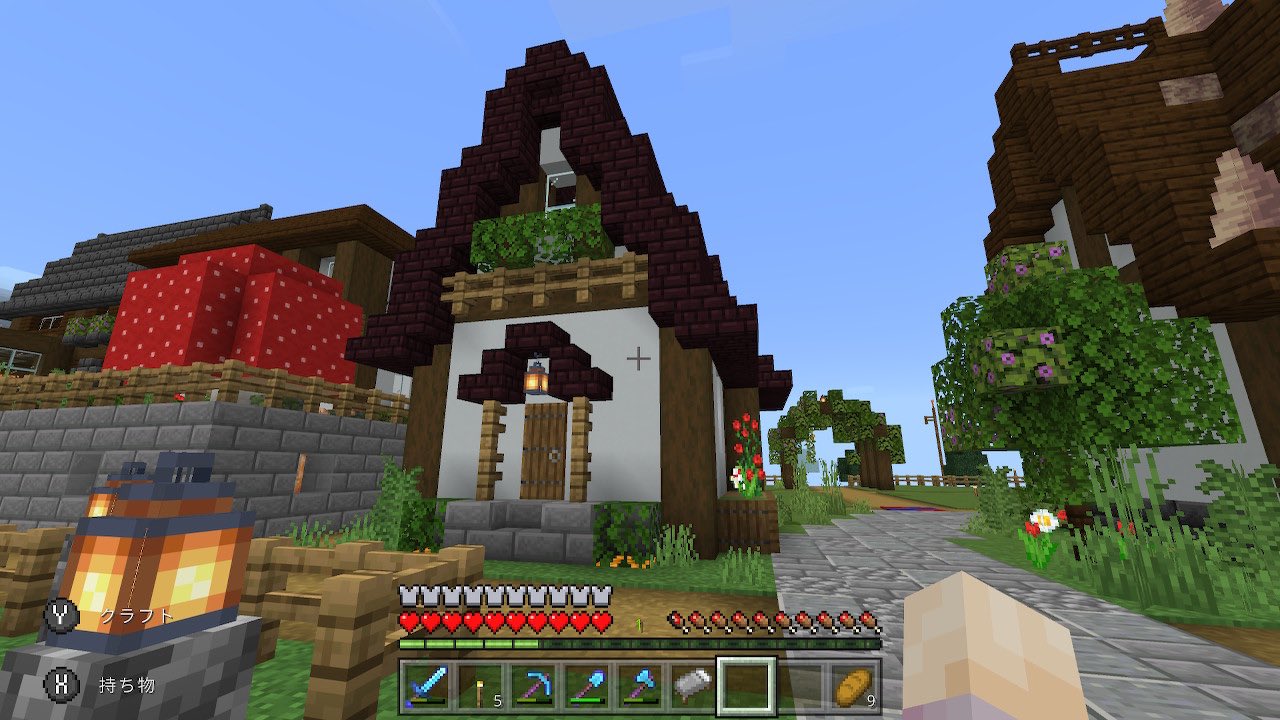Click the leftmost heart in the health bar
The image size is (1280, 720).
410,619
